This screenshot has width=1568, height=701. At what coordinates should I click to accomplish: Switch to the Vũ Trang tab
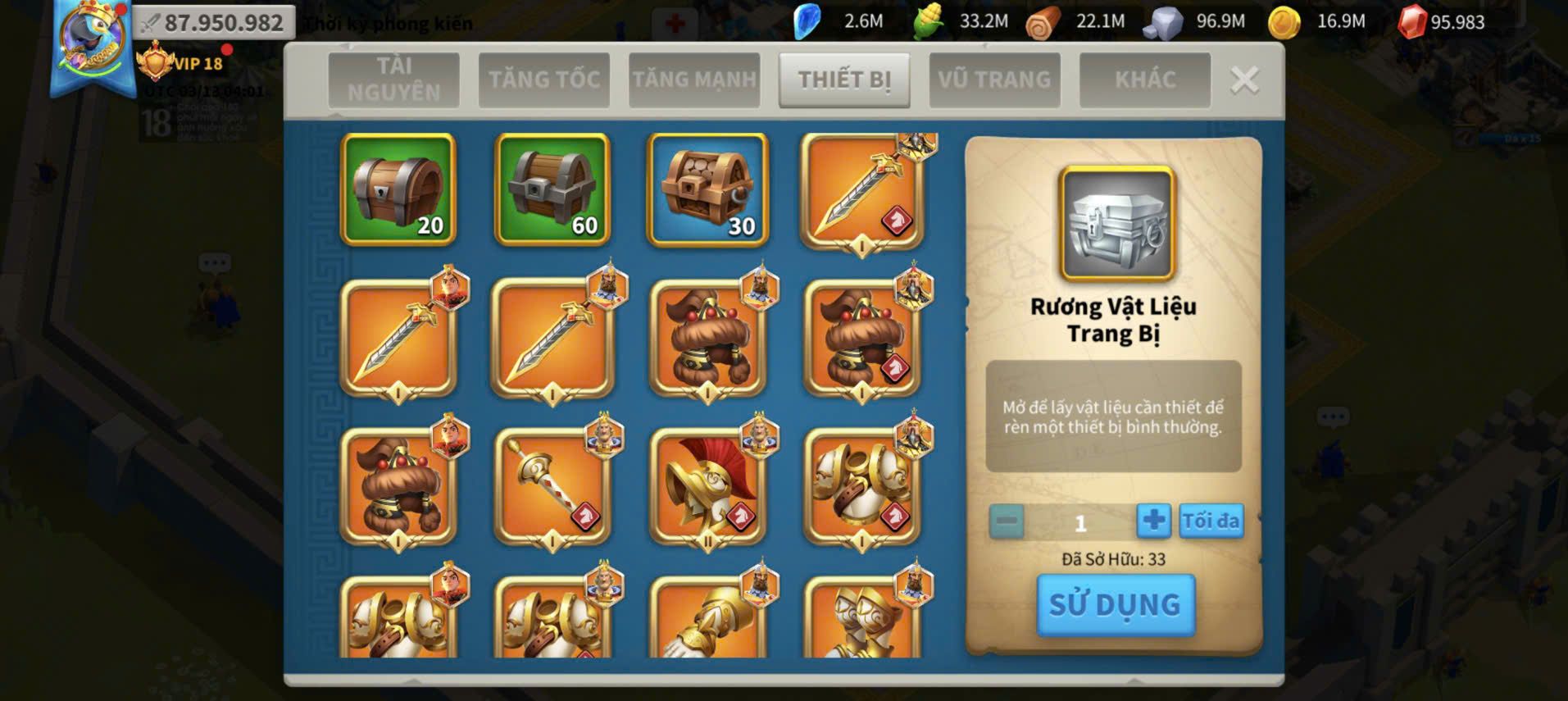[x=994, y=80]
